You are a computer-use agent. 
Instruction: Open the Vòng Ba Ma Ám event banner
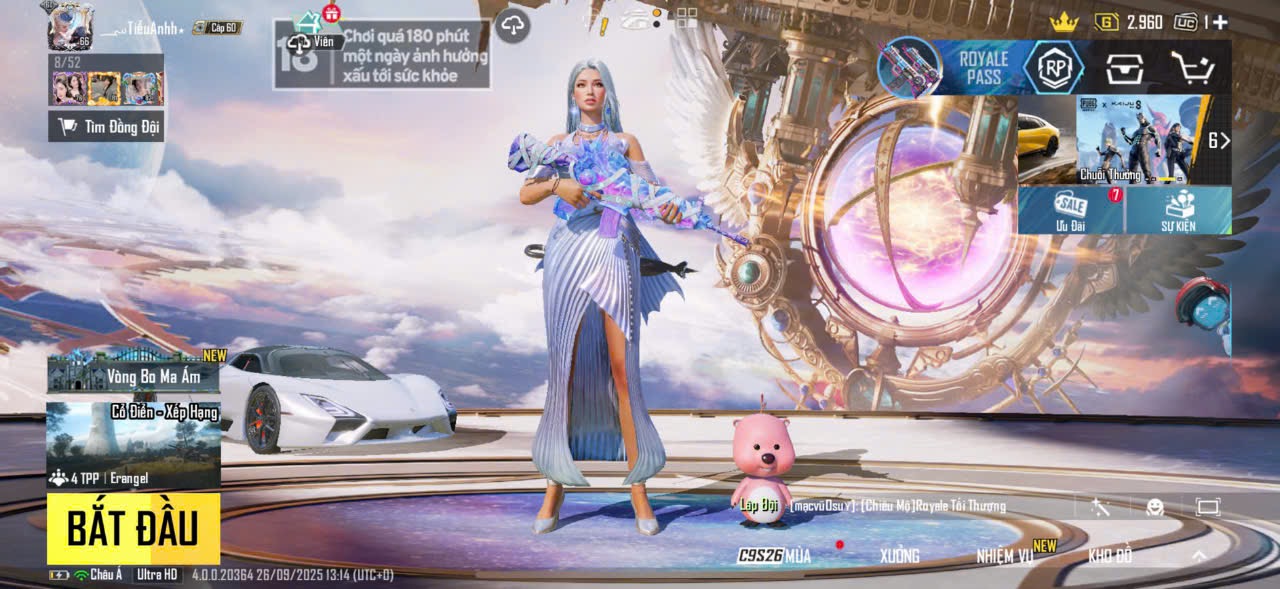133,372
